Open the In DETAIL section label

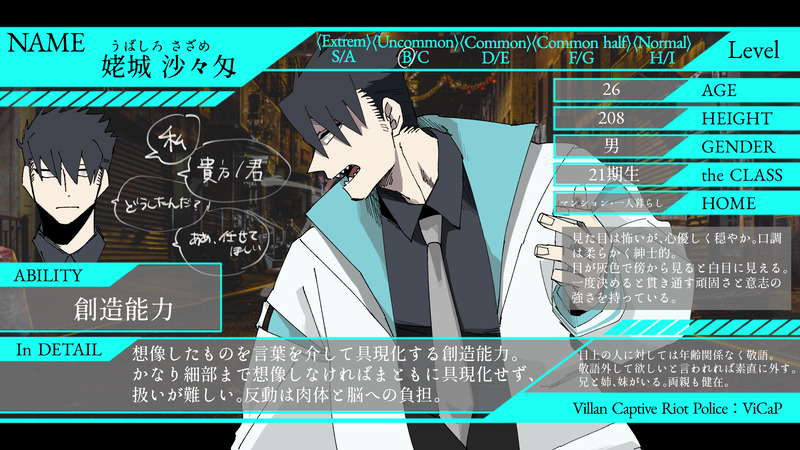coord(58,349)
